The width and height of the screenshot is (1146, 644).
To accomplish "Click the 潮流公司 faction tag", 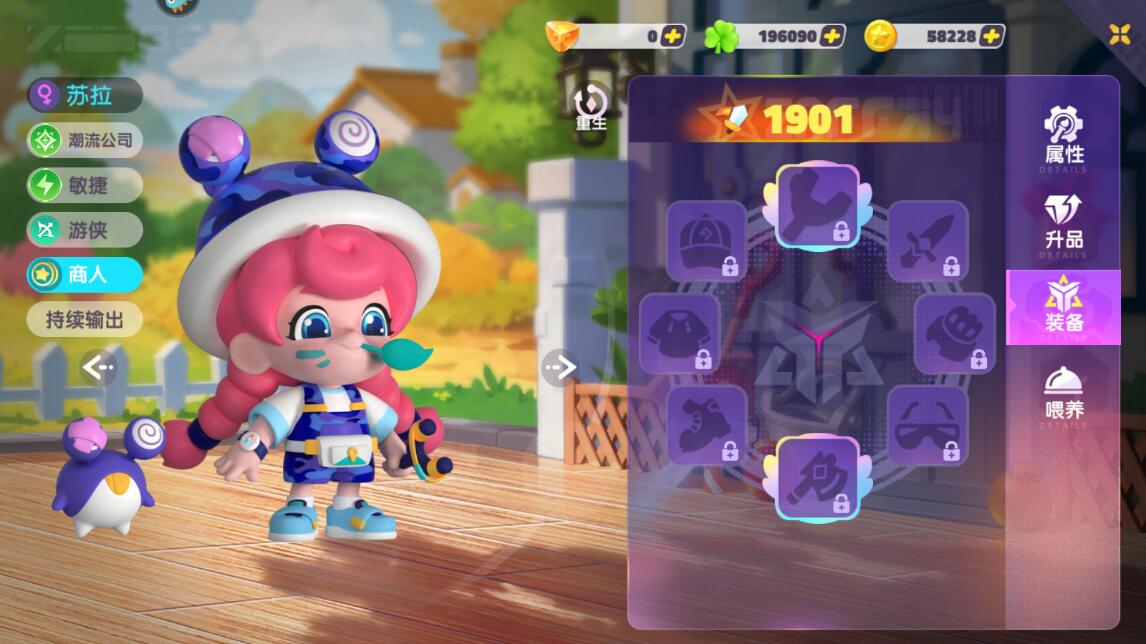I will click(85, 140).
